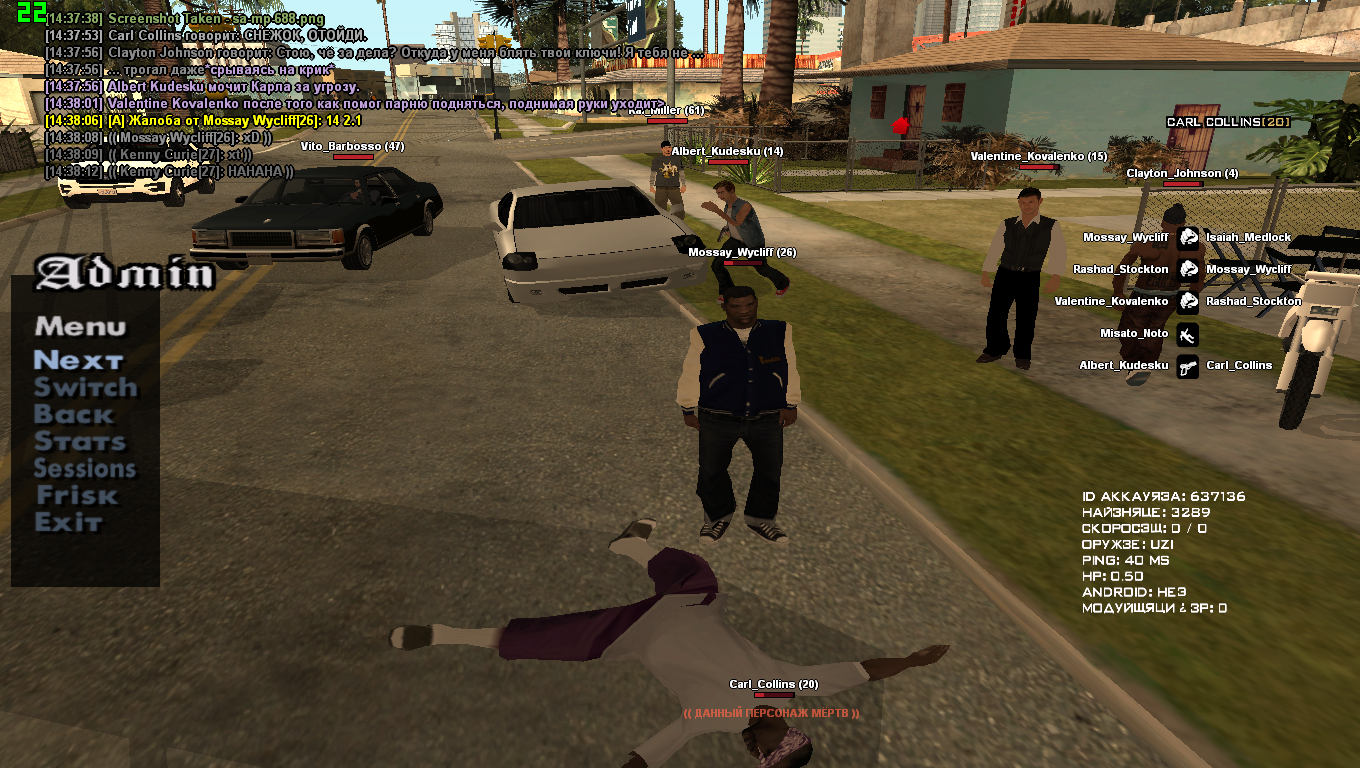Go Back in the Admin menu
This screenshot has height=768, width=1360.
pyautogui.click(x=74, y=414)
